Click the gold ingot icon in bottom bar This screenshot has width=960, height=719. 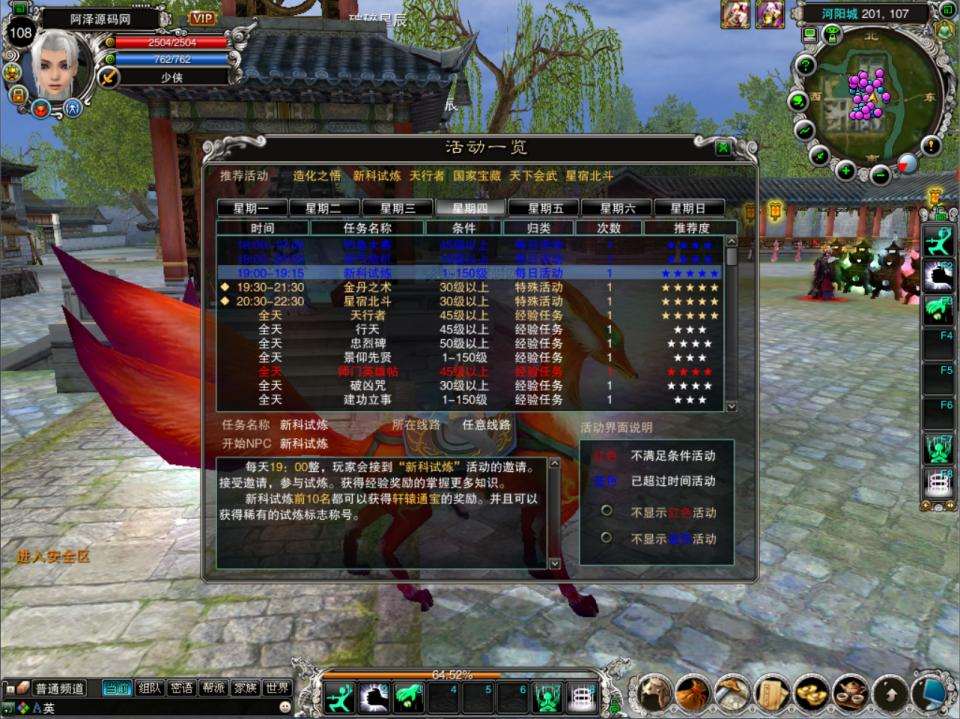tap(811, 692)
